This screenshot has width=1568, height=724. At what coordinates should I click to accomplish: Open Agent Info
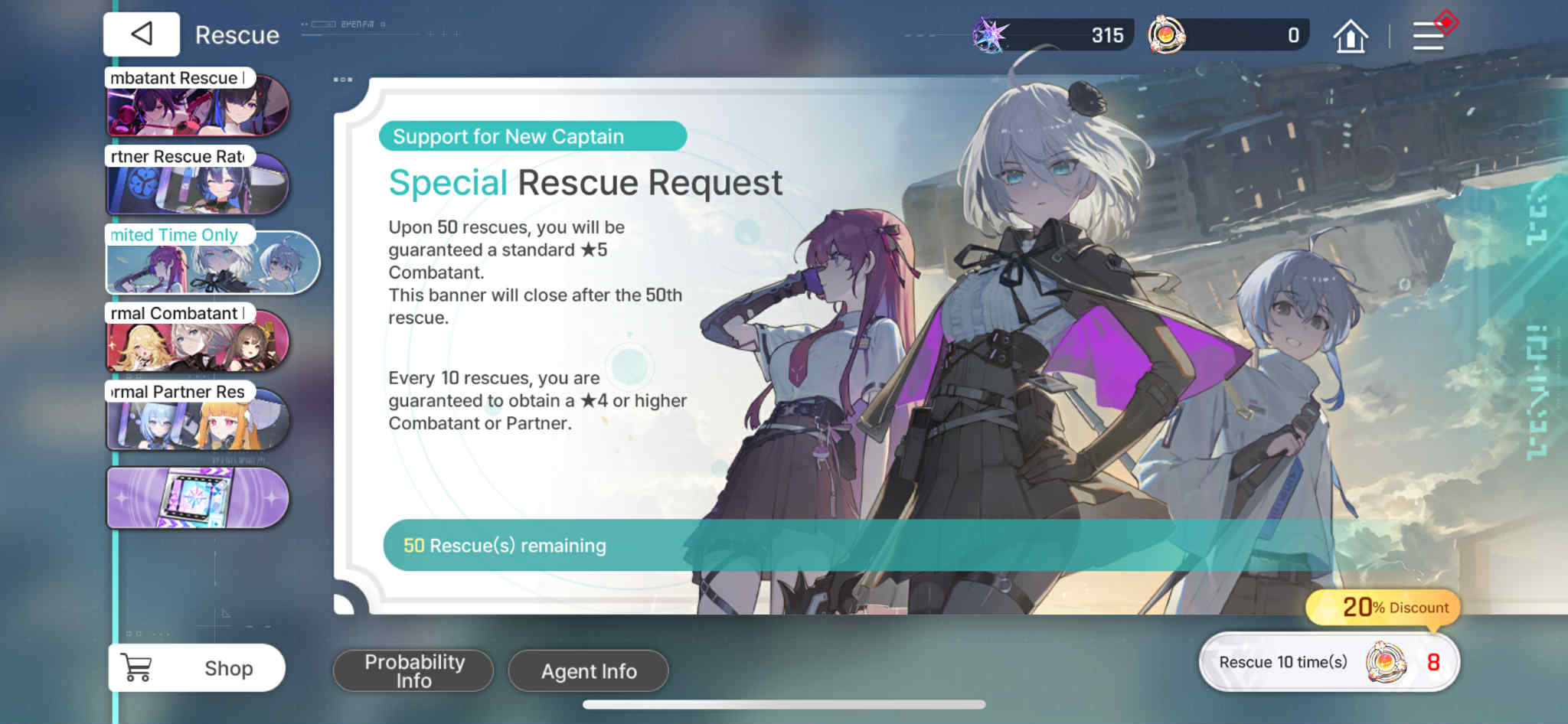(x=587, y=670)
